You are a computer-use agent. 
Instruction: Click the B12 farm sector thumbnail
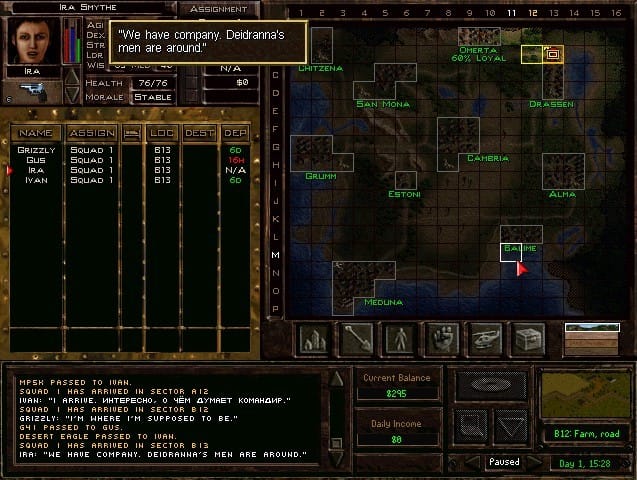pos(586,394)
